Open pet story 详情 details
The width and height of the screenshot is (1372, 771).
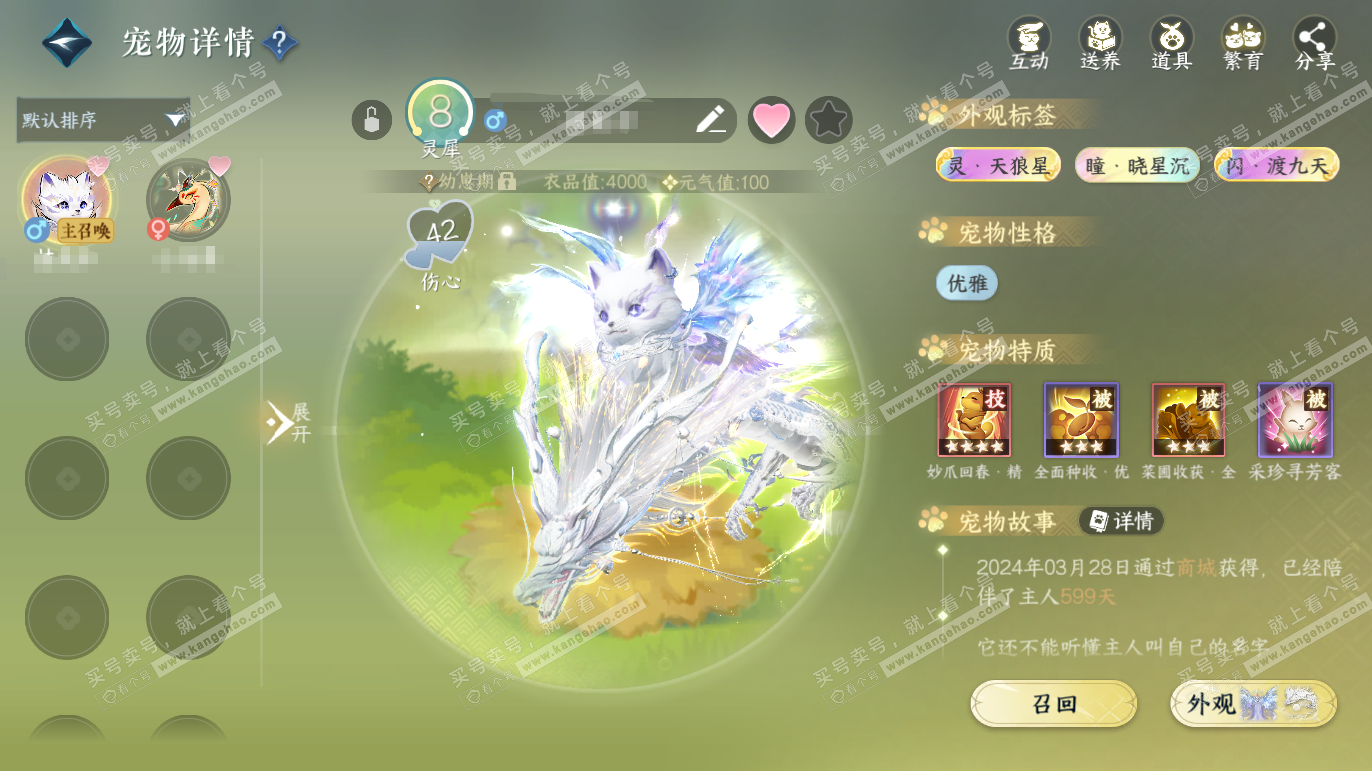pos(1121,521)
